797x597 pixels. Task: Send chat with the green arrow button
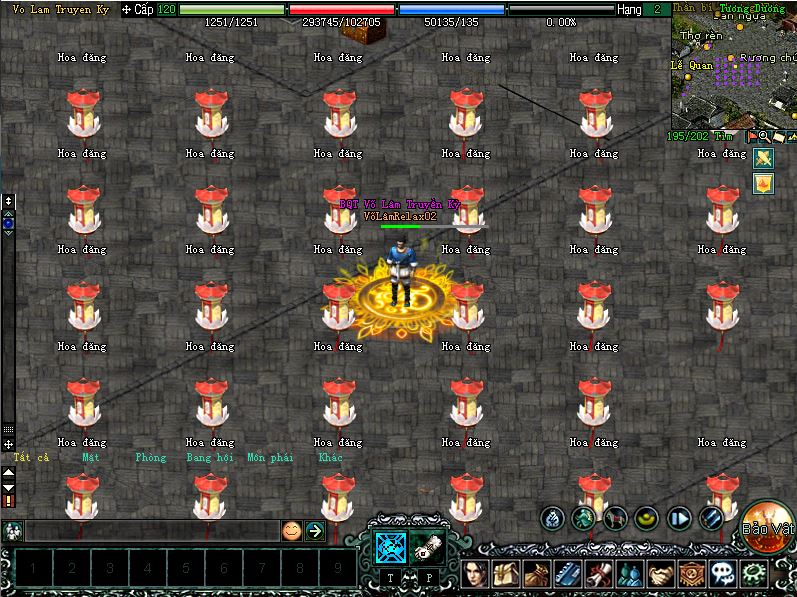coord(314,531)
